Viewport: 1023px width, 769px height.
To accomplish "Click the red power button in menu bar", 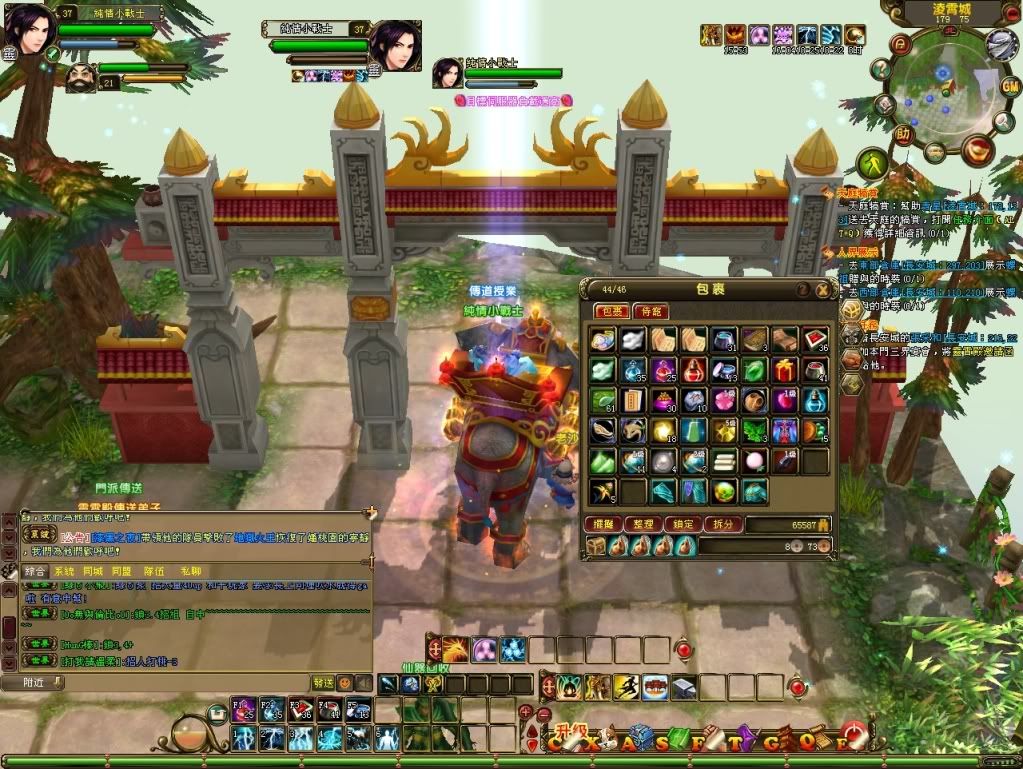I will click(x=852, y=737).
